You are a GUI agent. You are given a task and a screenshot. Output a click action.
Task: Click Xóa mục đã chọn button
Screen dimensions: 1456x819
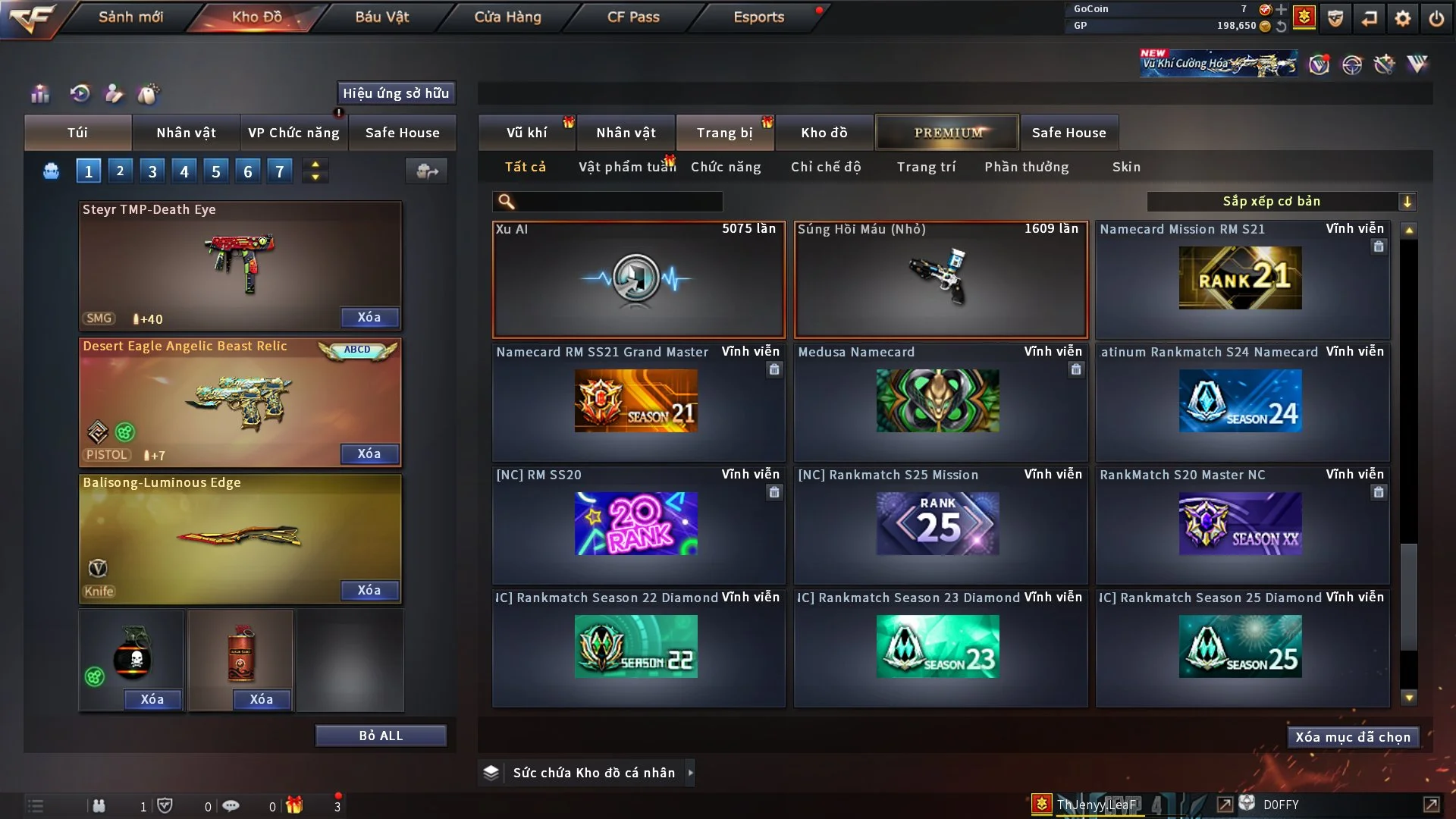pyautogui.click(x=1353, y=737)
